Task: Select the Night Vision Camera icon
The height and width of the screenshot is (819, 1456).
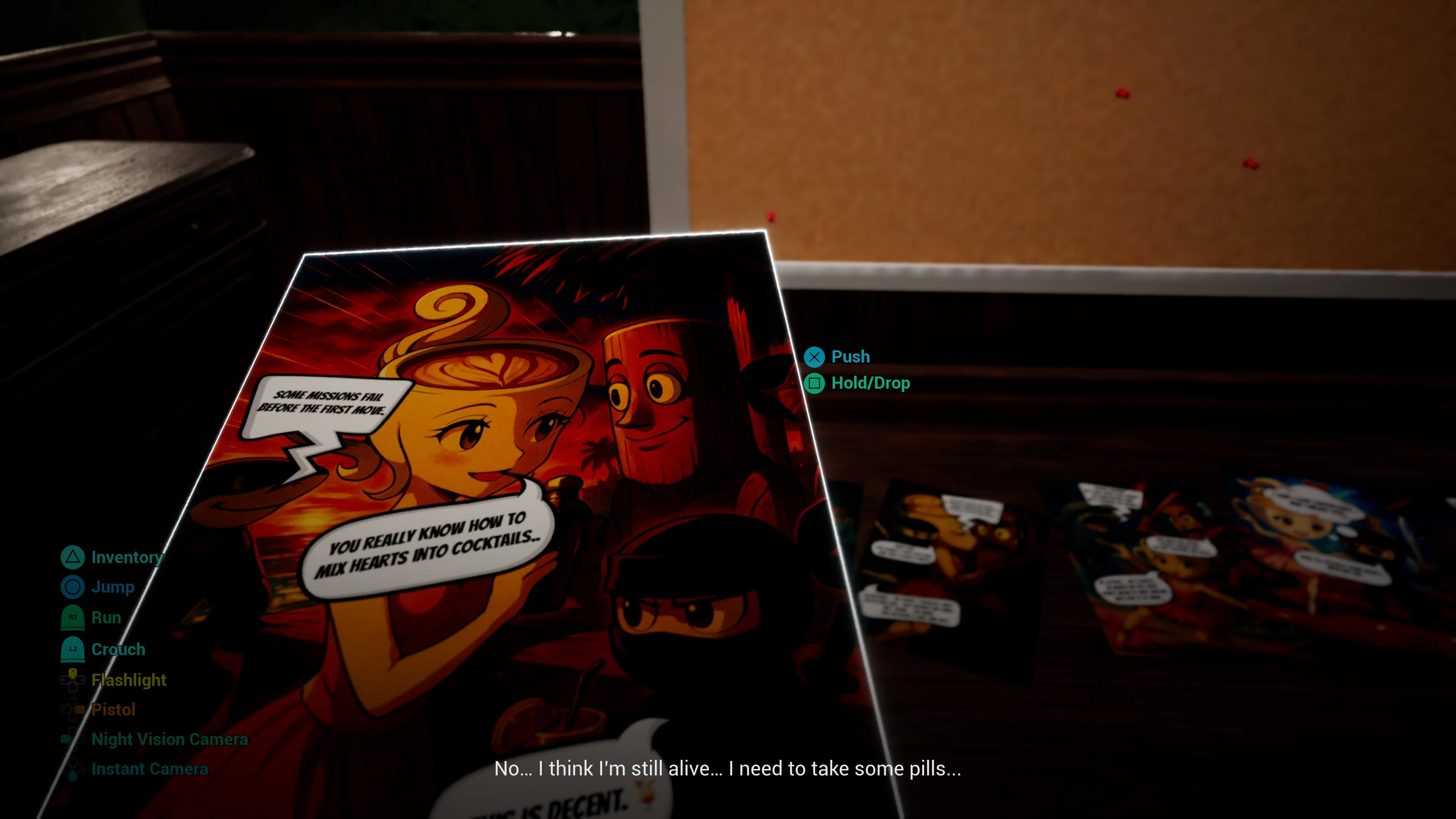Action: coord(72,739)
